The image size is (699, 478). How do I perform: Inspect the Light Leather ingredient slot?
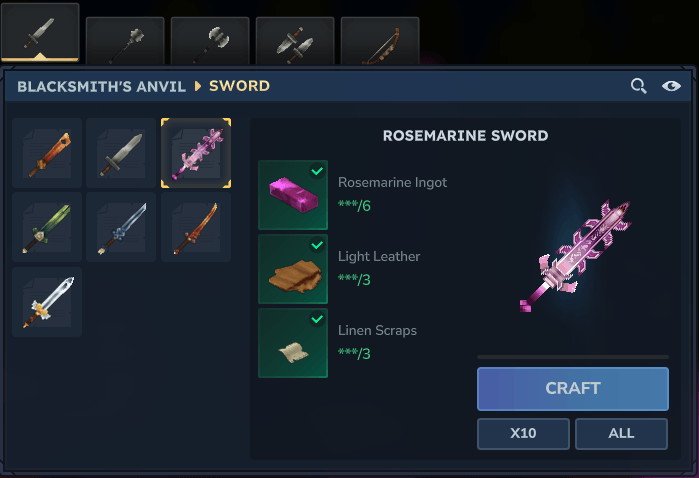[x=293, y=269]
